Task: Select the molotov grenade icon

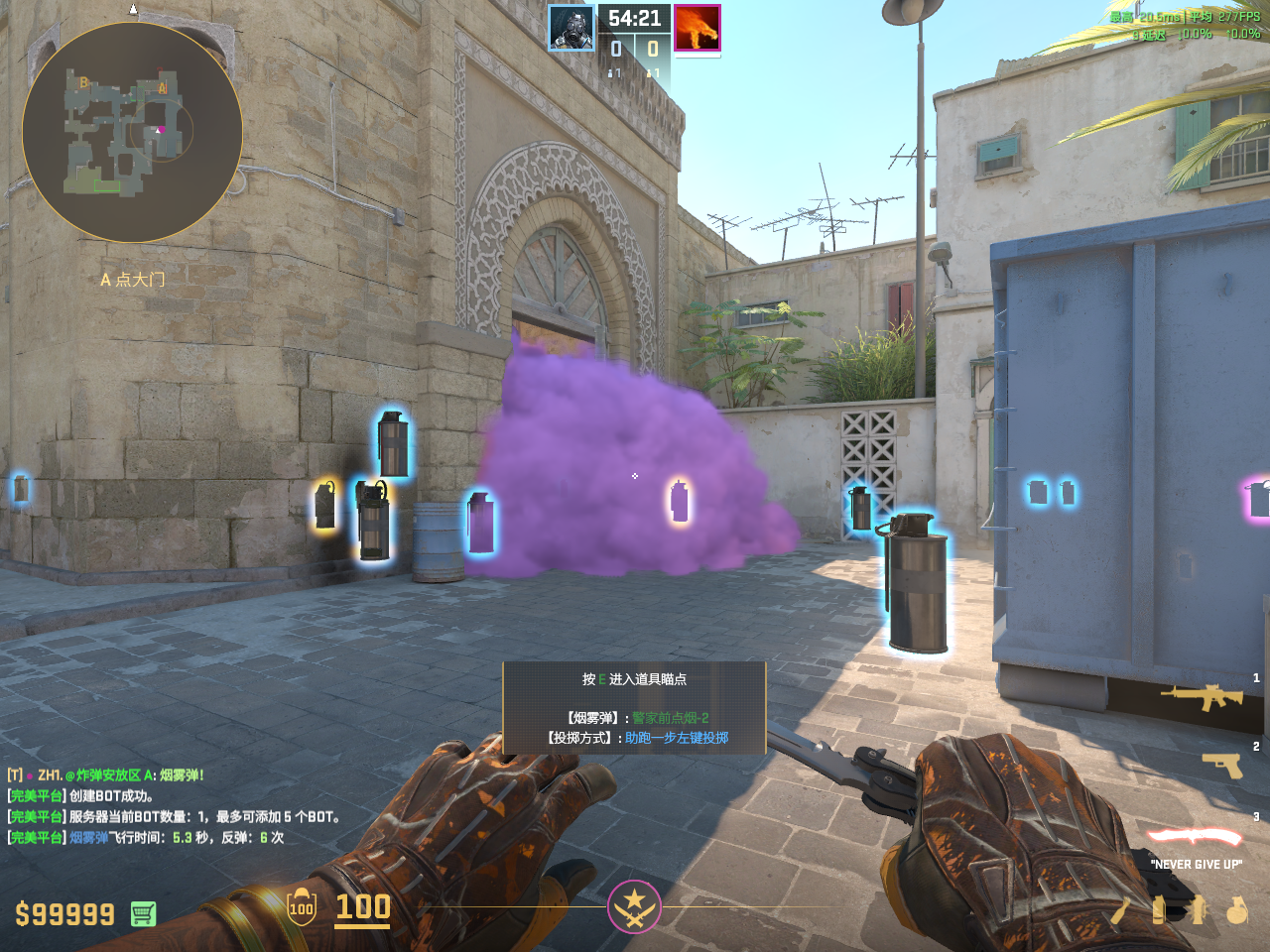Action: [x=1119, y=909]
